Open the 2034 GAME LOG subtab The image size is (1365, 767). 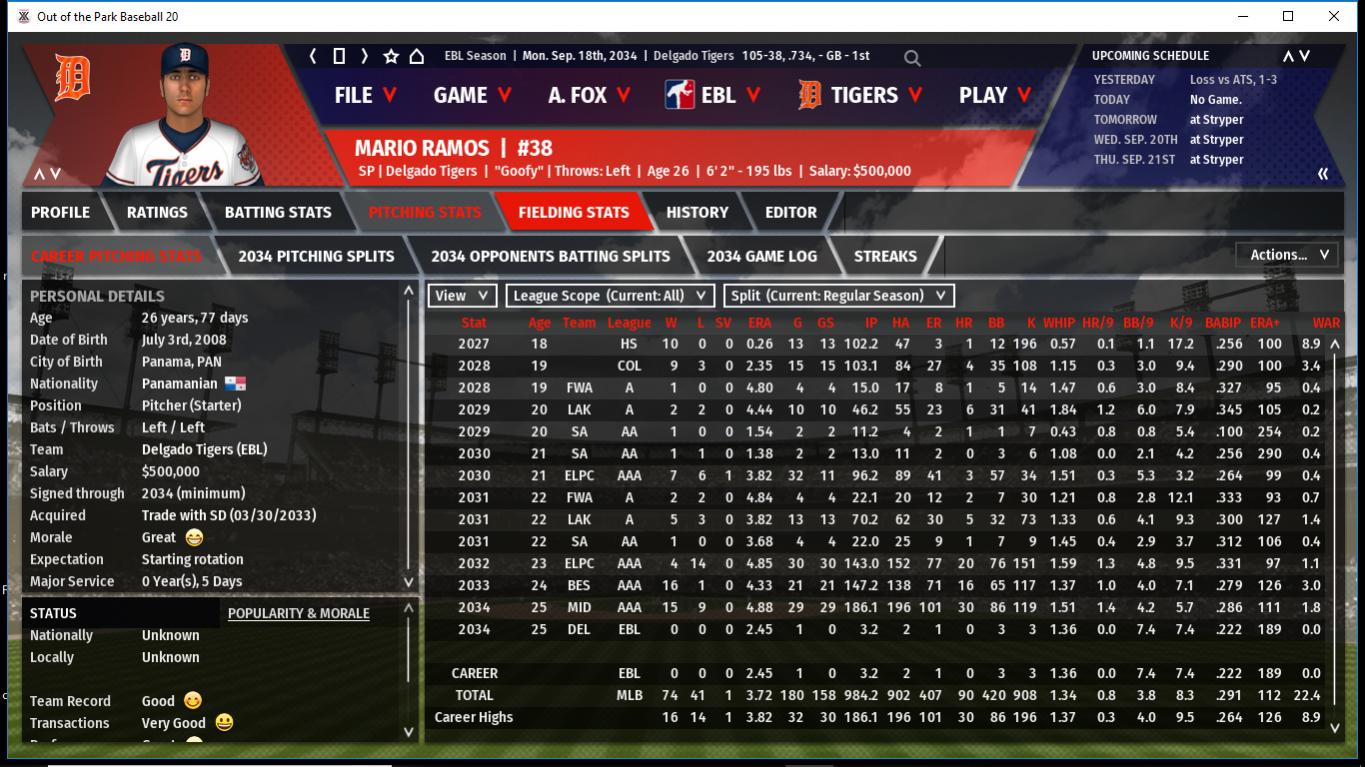click(761, 256)
